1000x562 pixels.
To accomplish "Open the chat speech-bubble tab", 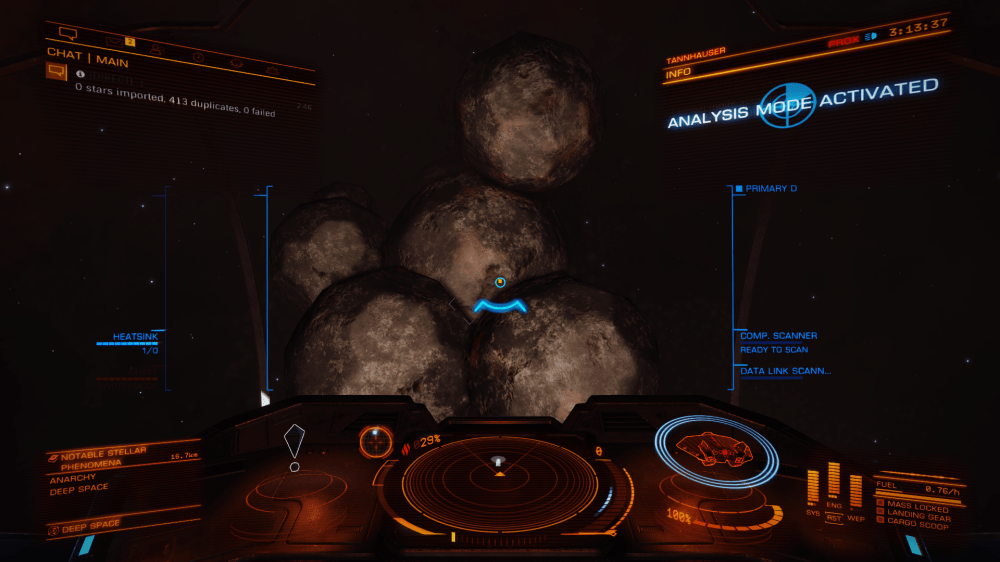I will [68, 34].
